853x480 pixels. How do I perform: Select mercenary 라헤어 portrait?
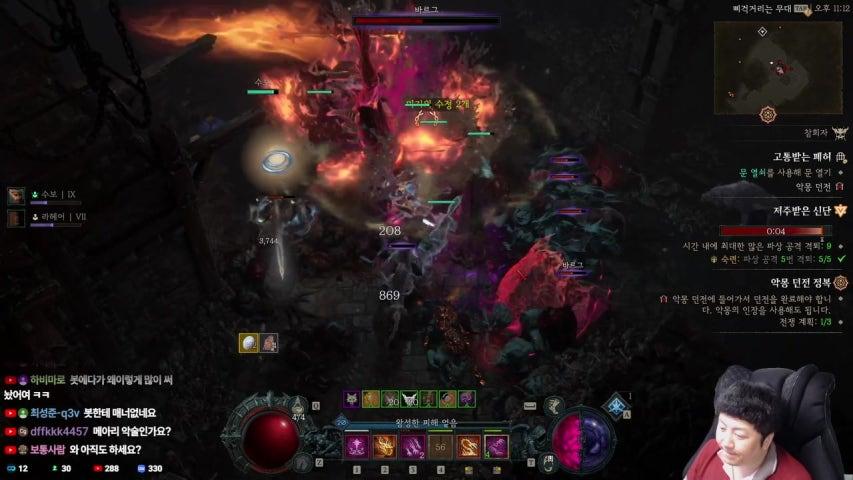(x=17, y=217)
